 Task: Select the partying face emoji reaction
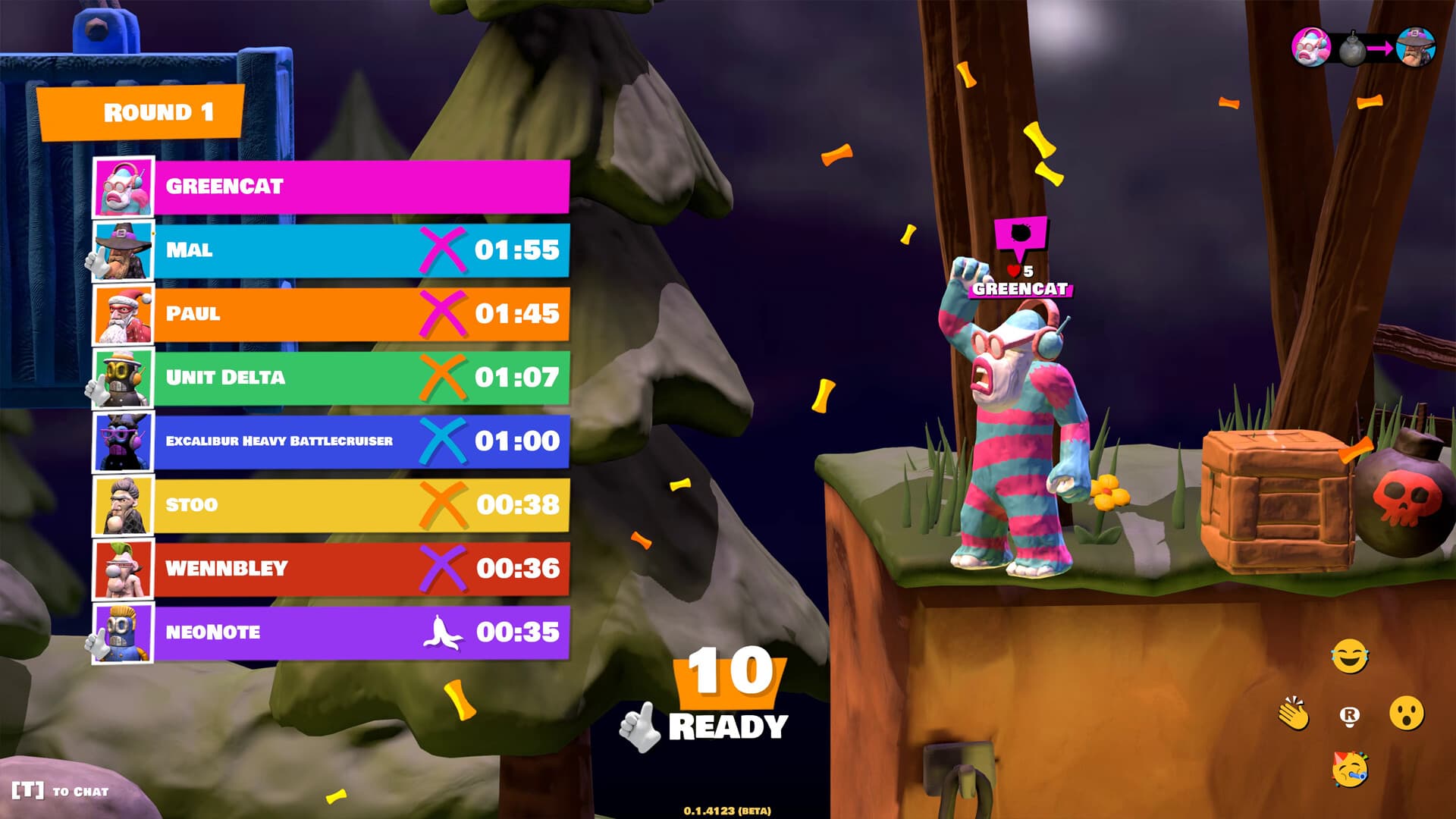click(x=1350, y=770)
